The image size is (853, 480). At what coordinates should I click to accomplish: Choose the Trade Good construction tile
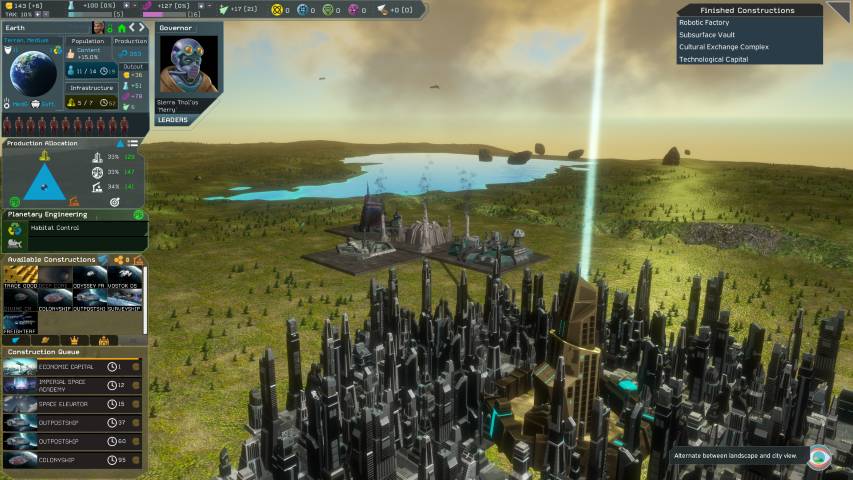tap(20, 277)
